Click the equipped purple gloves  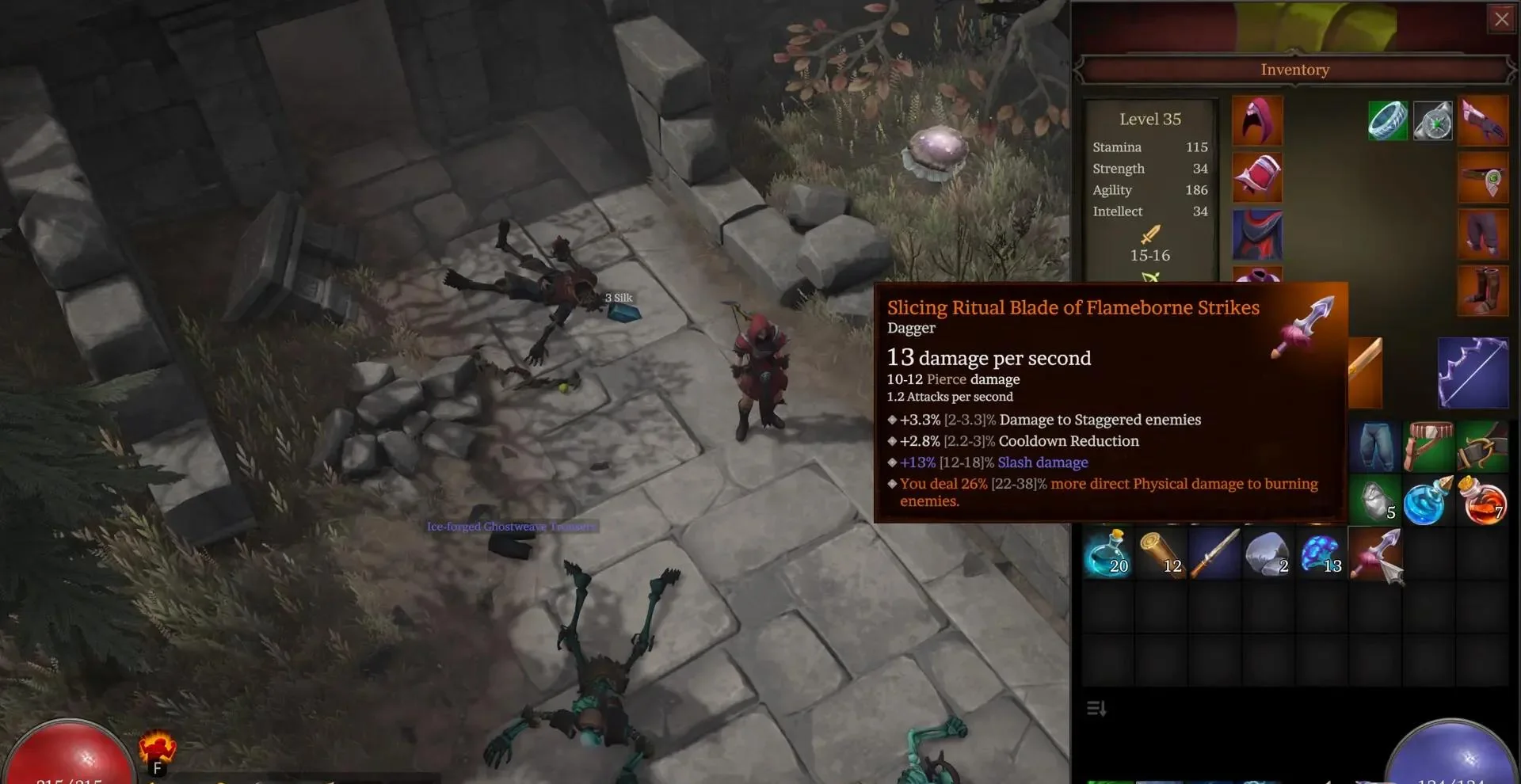pos(1483,120)
